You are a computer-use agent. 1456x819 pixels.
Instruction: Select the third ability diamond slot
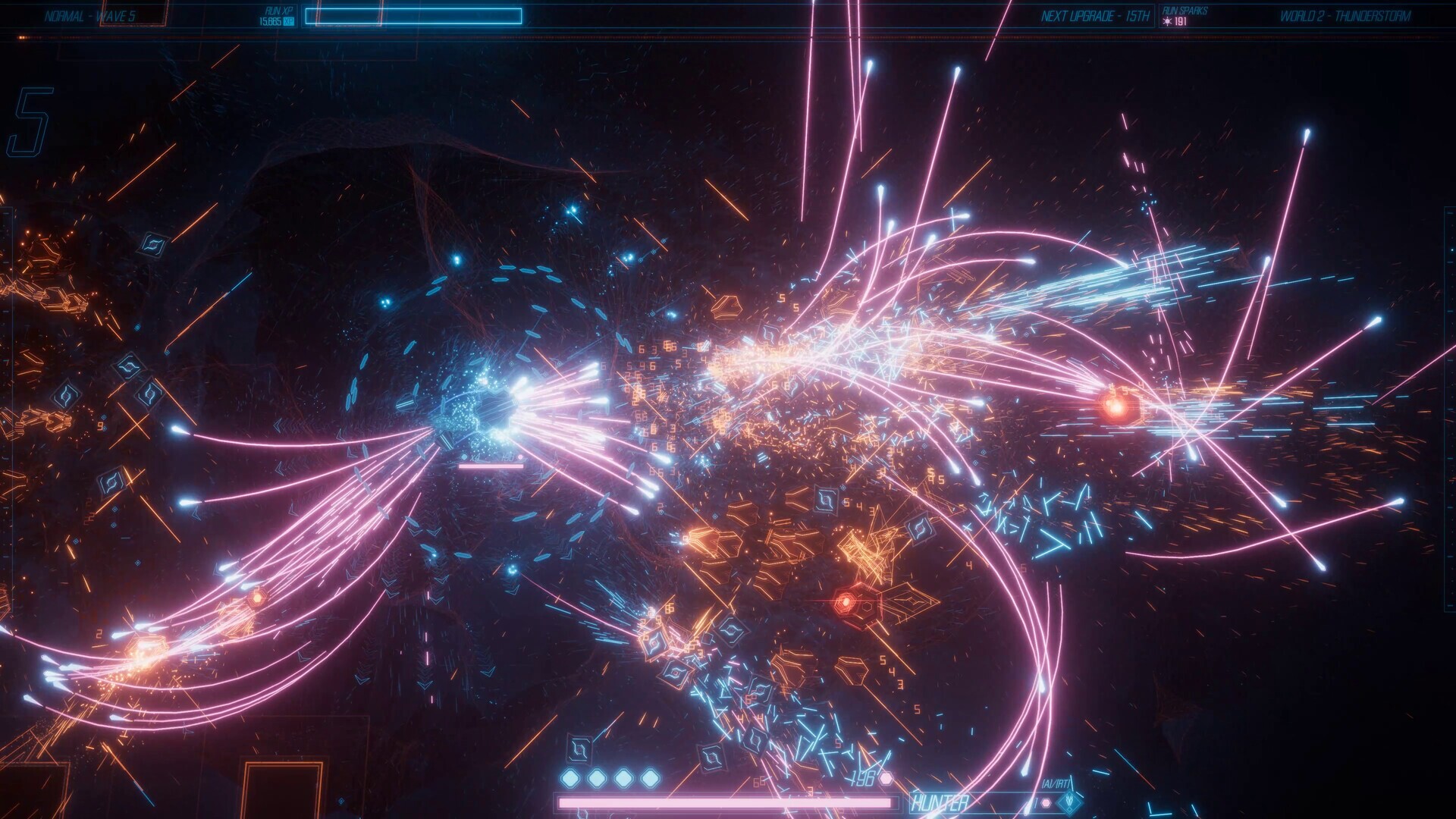pos(622,777)
